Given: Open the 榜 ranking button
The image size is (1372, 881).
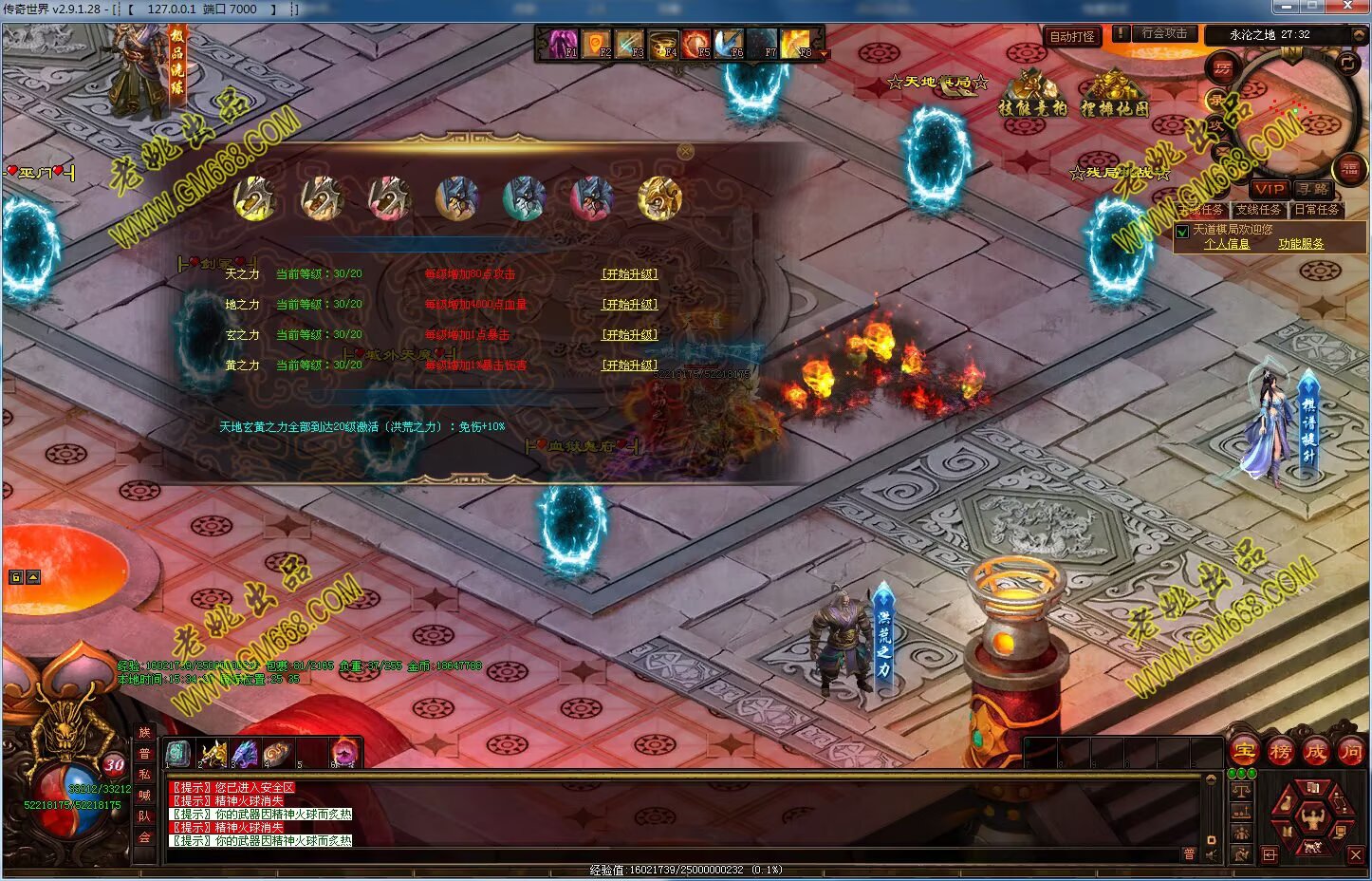Looking at the screenshot, I should (x=1280, y=751).
